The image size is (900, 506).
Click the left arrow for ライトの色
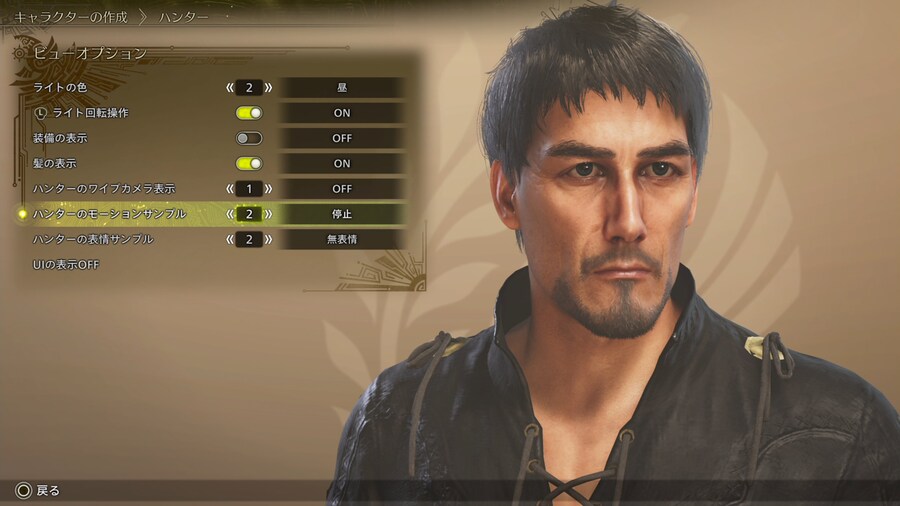pos(230,88)
